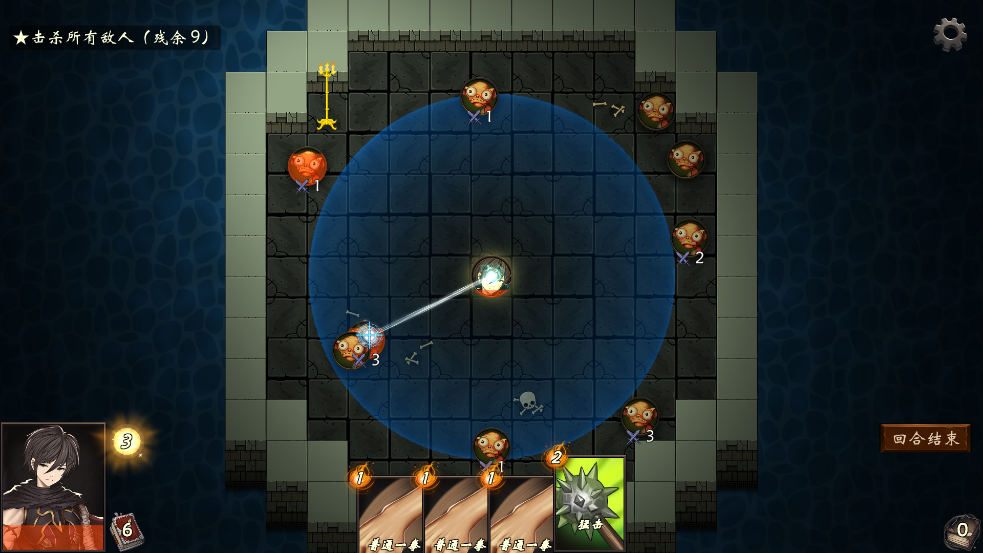End the turn with 回合结束
983x553 pixels.
925,438
